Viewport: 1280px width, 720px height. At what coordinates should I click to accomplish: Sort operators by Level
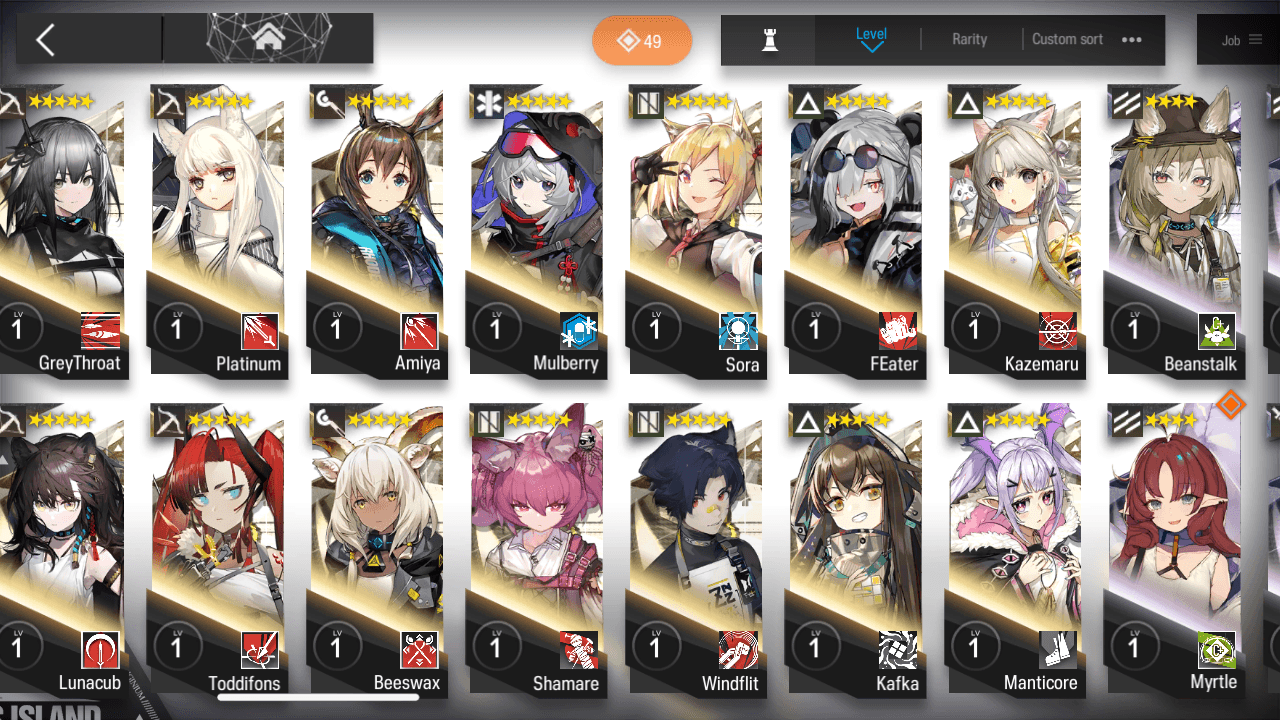[871, 39]
